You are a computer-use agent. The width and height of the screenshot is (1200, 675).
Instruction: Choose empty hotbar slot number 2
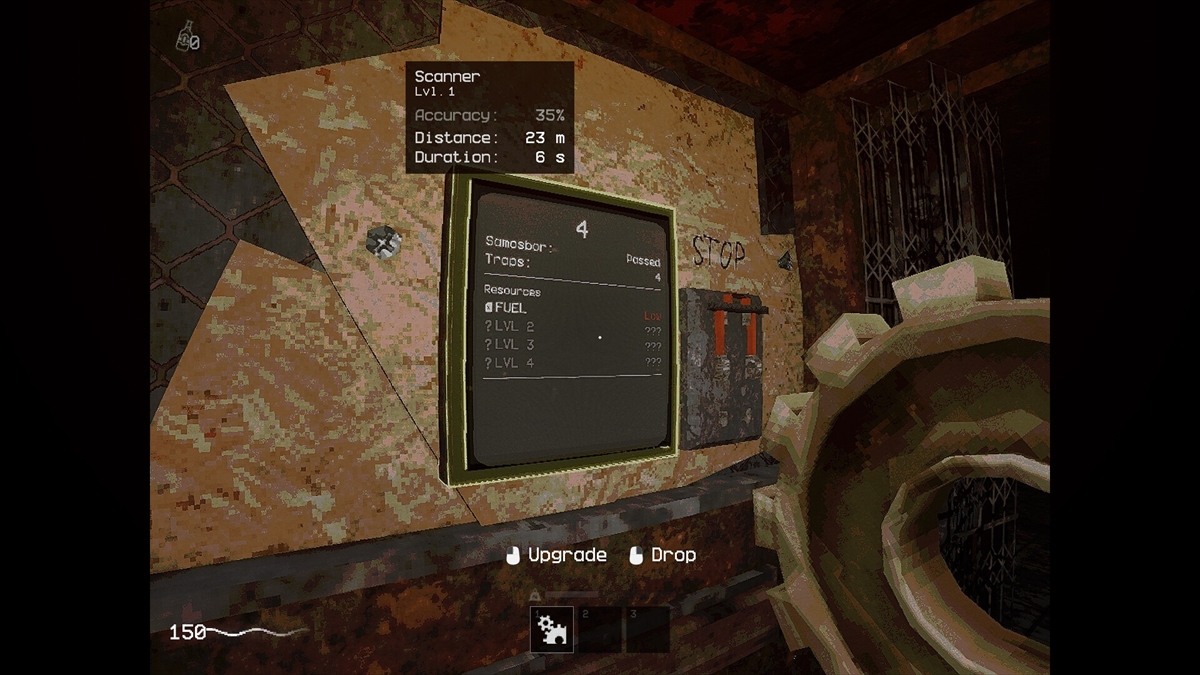pyautogui.click(x=599, y=629)
